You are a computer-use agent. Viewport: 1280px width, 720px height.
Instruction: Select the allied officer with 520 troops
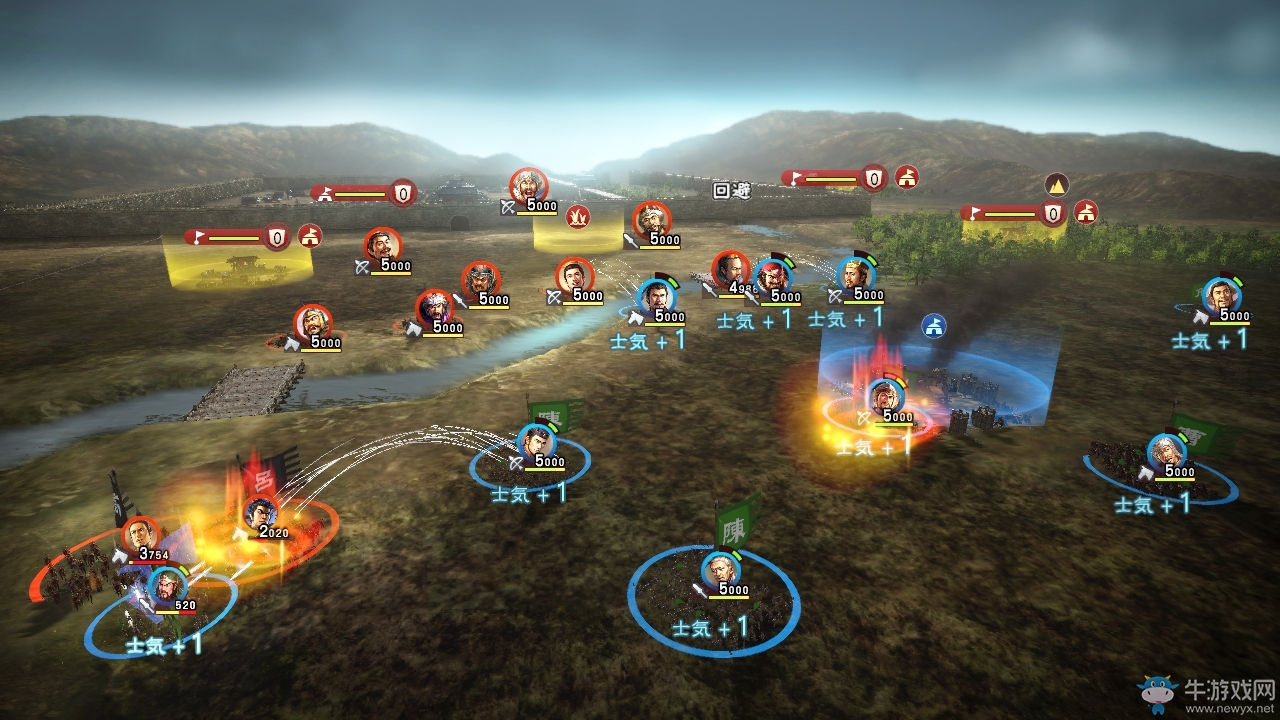click(166, 585)
